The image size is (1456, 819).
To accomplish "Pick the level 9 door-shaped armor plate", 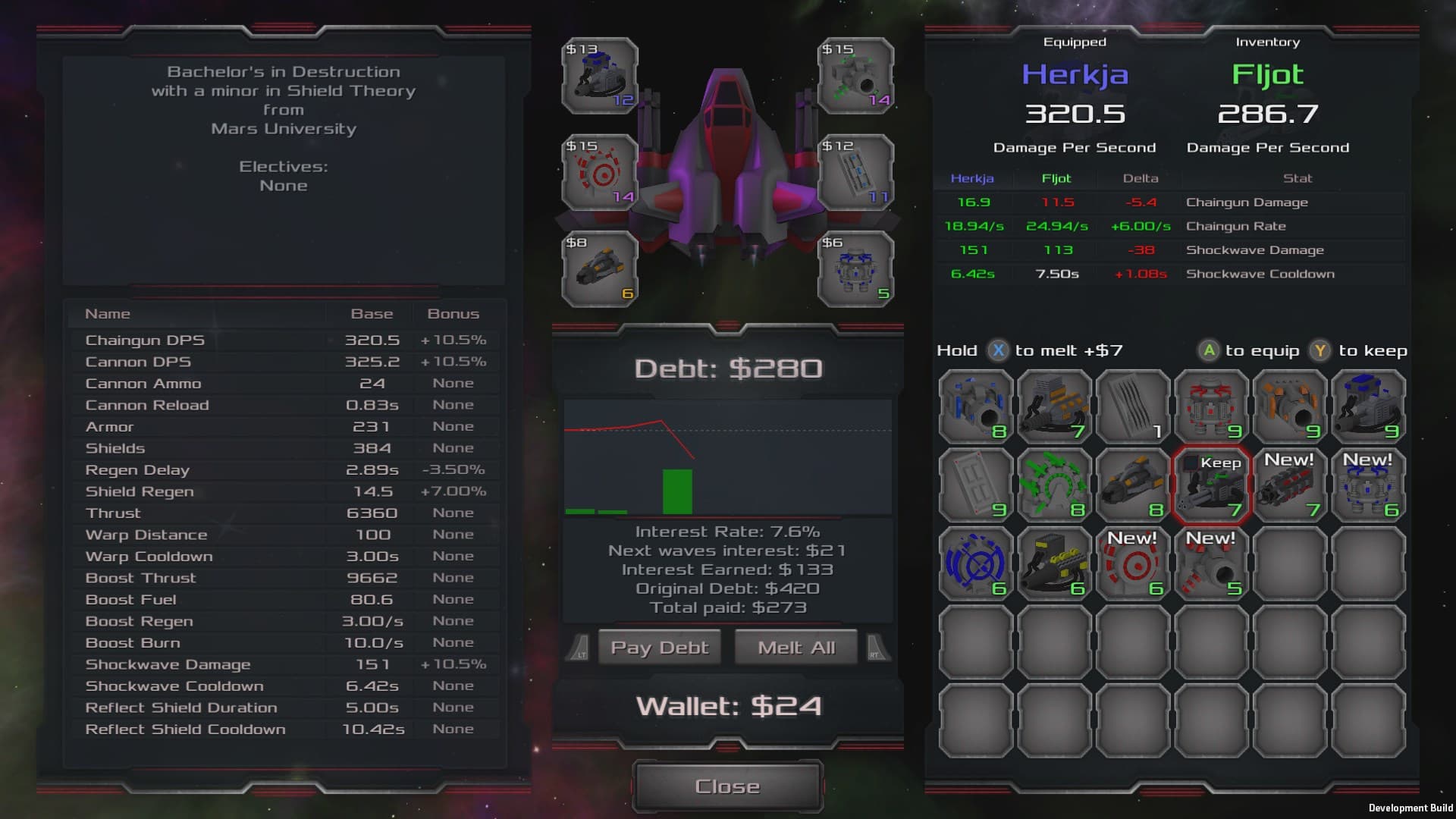I will (975, 485).
